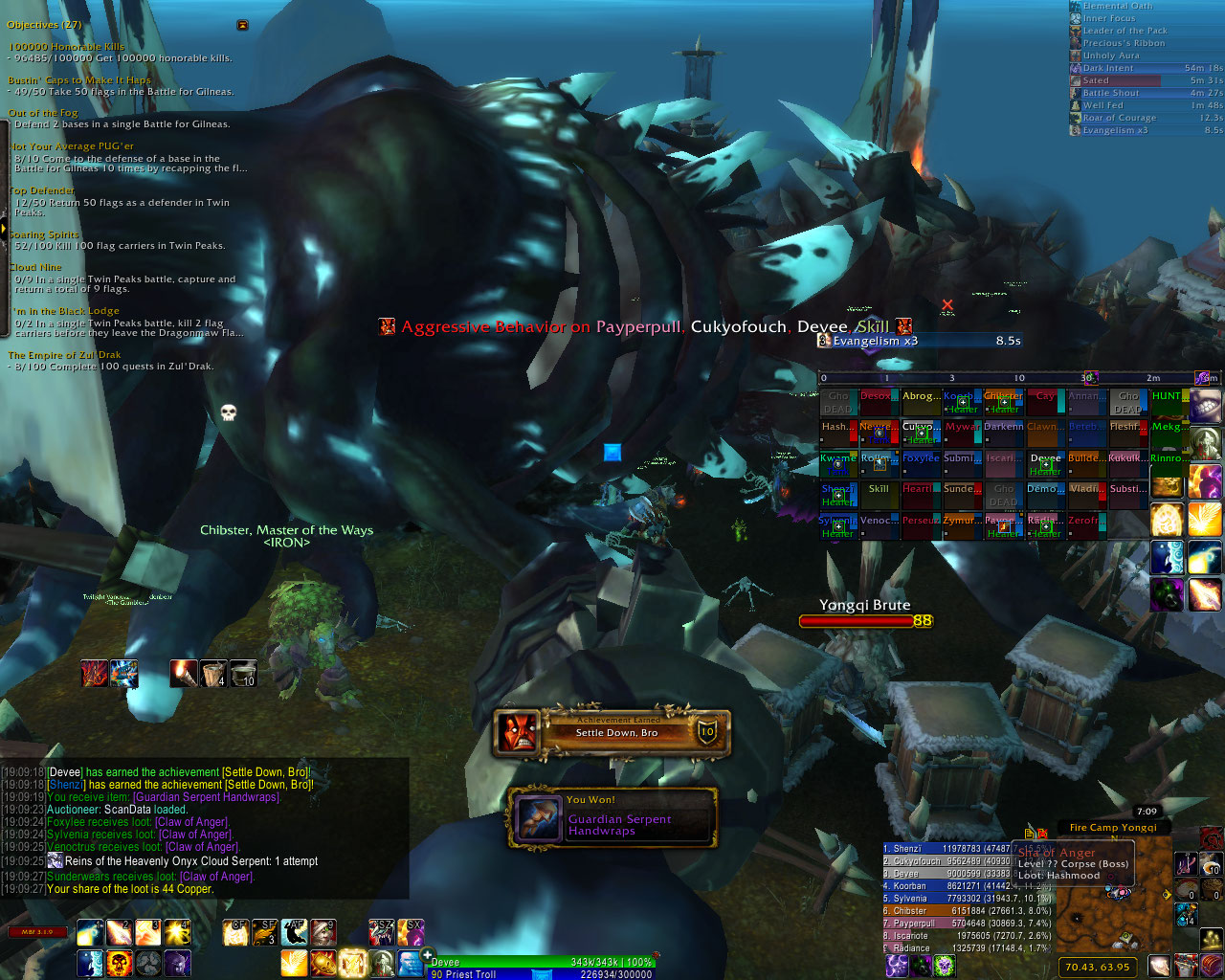Open the Guardian Serpent Handwraps loot toast

(612, 818)
